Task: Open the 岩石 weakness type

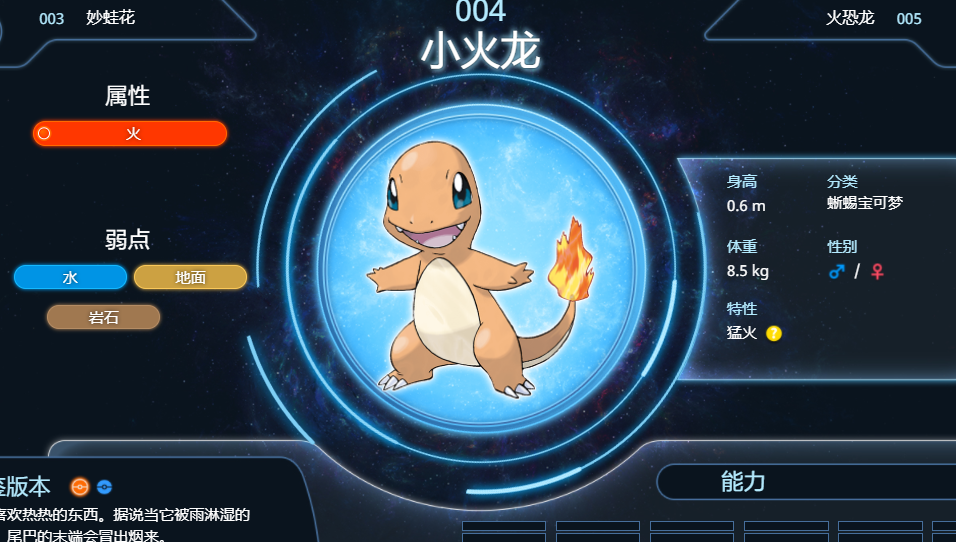Action: (x=103, y=317)
